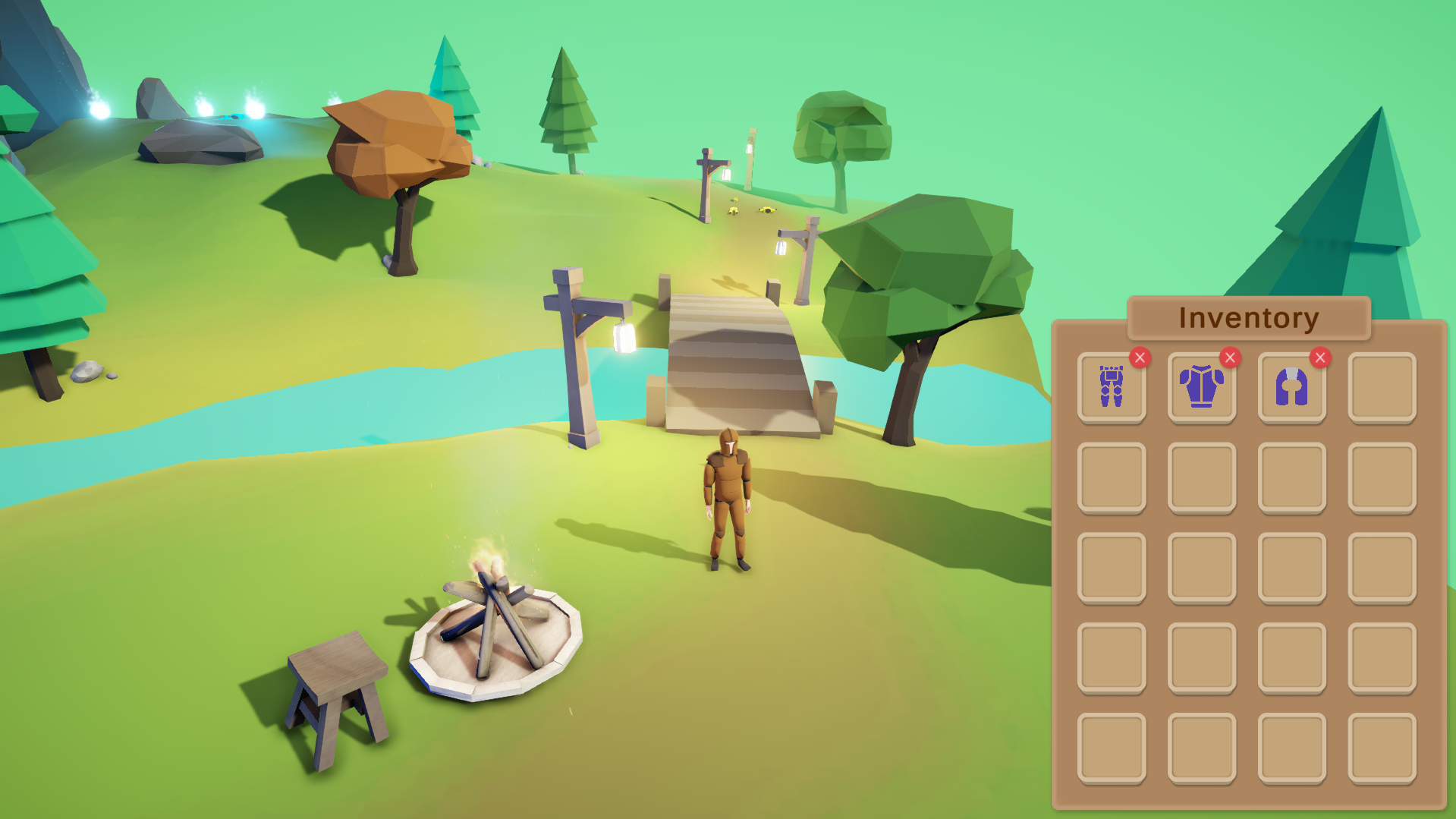The image size is (1456, 819).
Task: Remove the helmet using its red X
Action: [x=1319, y=357]
